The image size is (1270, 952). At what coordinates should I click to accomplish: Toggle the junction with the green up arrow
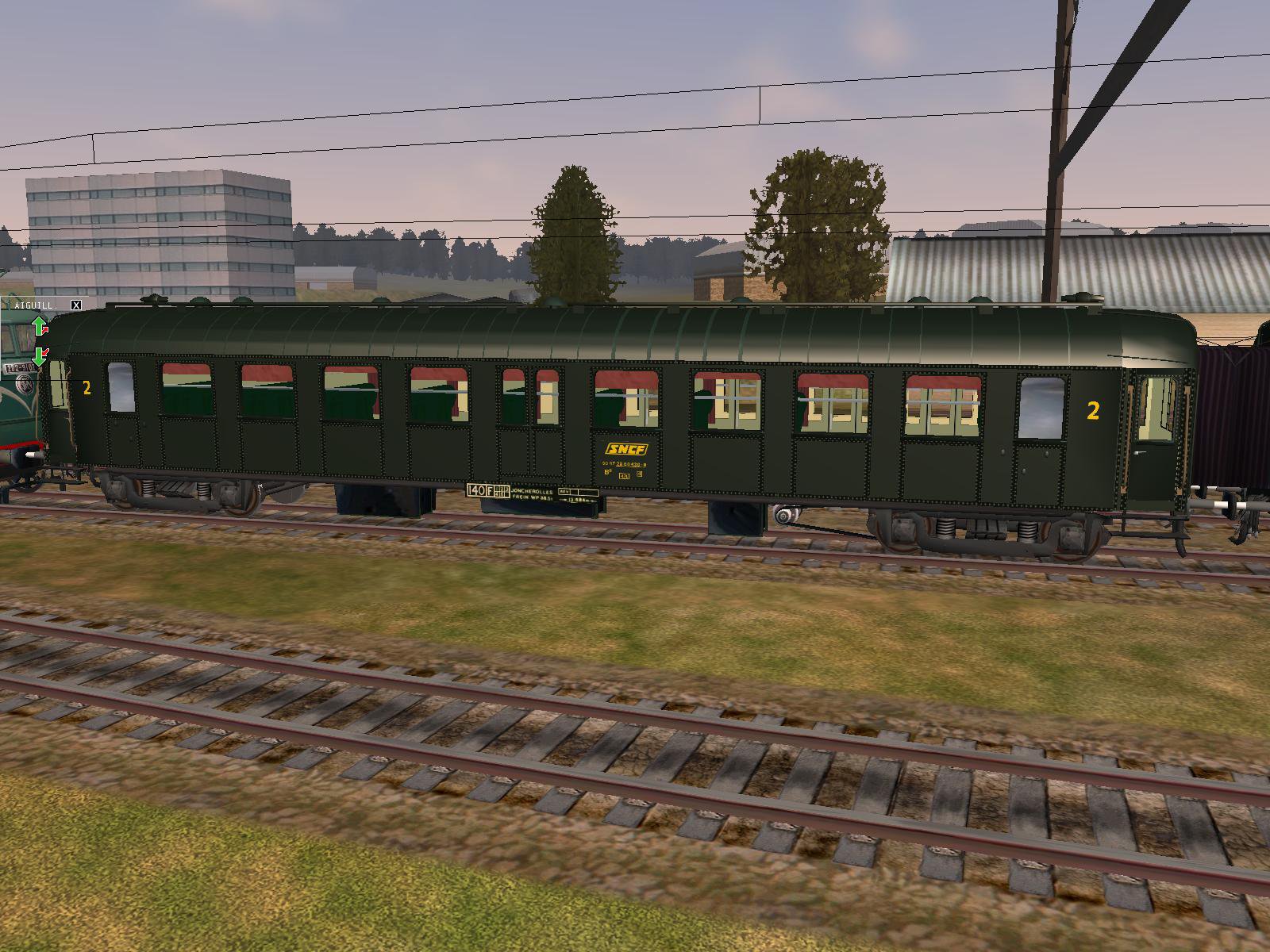coord(38,325)
